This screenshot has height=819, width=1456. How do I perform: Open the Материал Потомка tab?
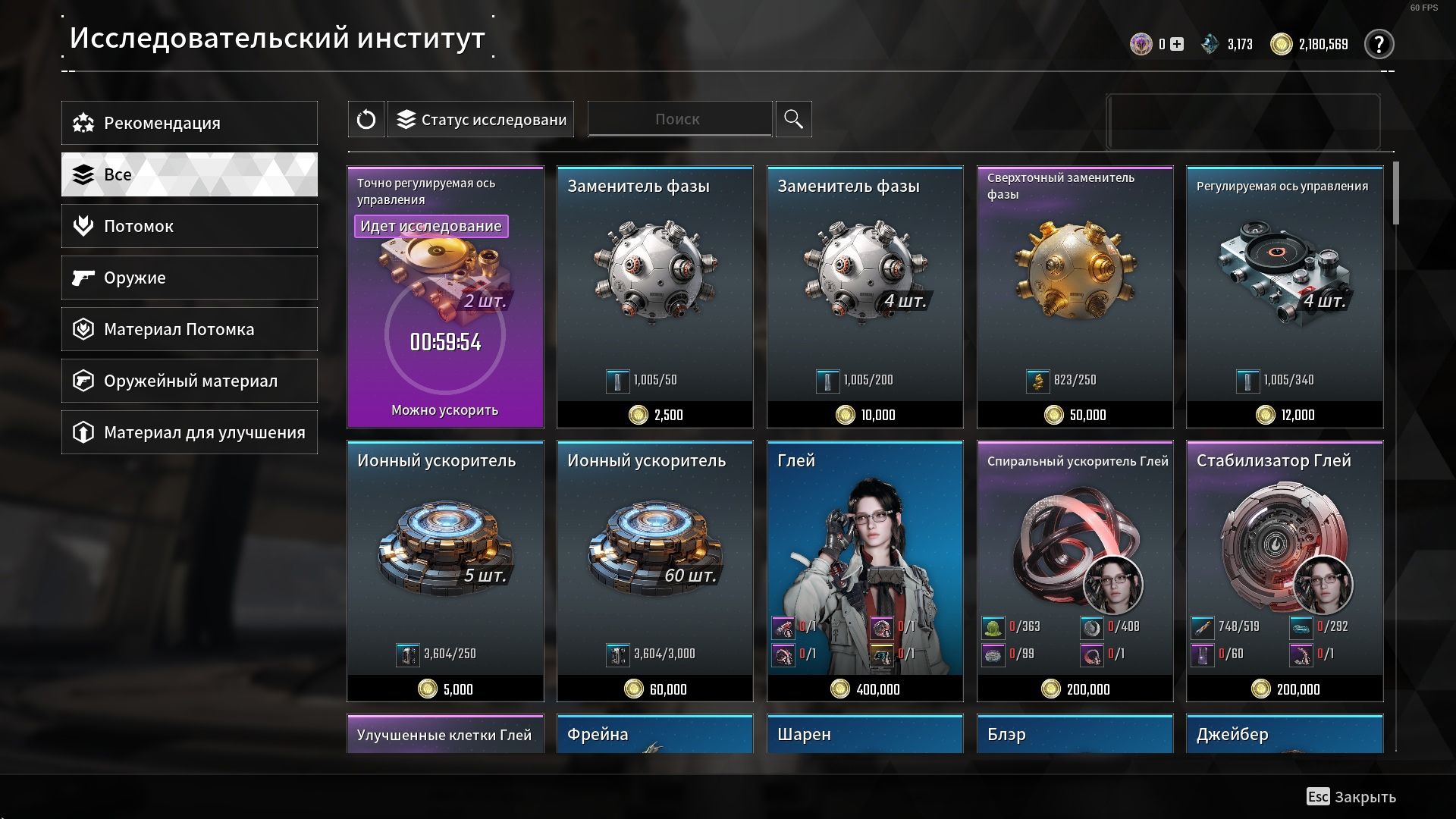pos(190,329)
